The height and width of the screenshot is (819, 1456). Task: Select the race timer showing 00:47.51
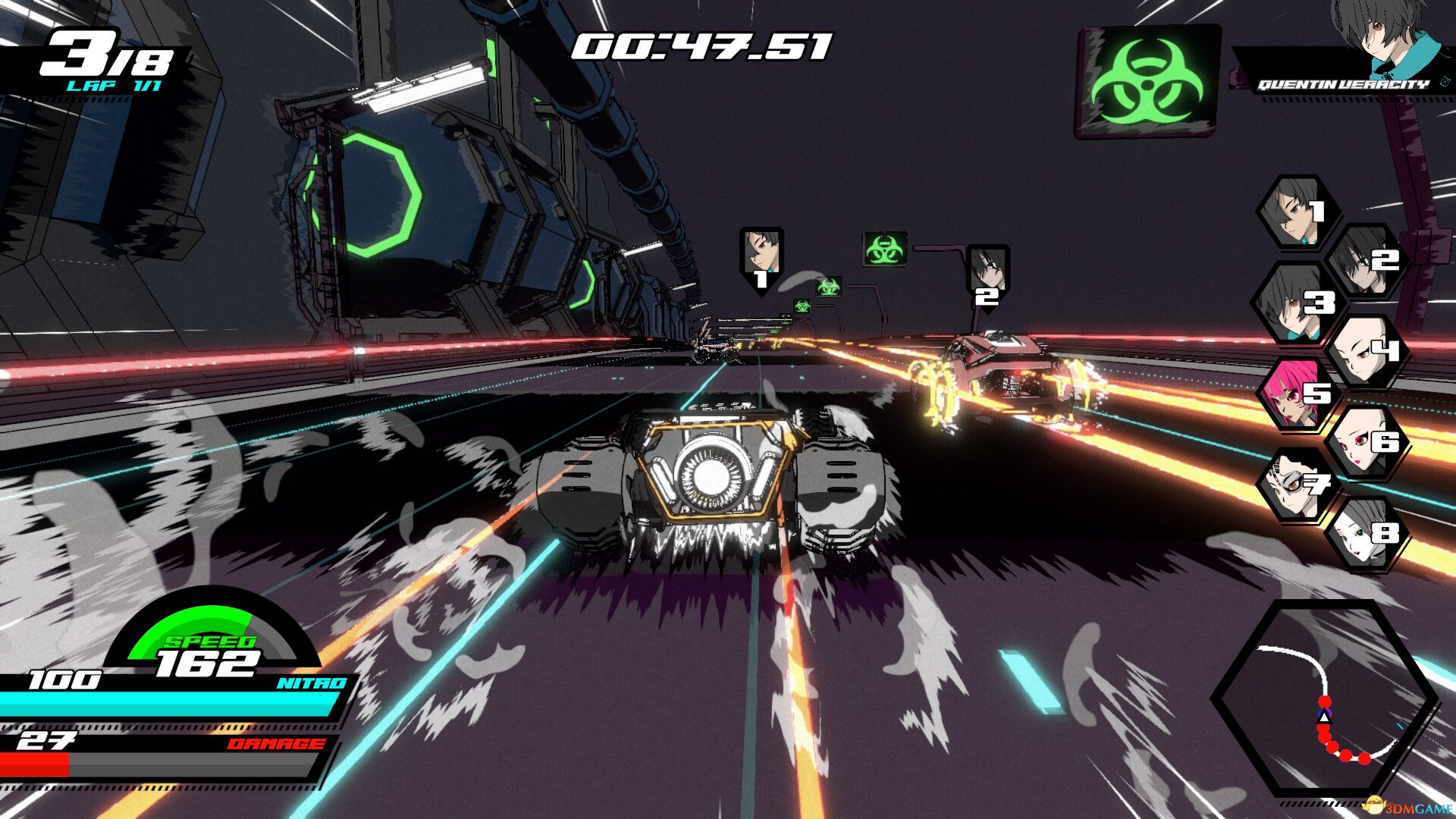click(x=703, y=47)
